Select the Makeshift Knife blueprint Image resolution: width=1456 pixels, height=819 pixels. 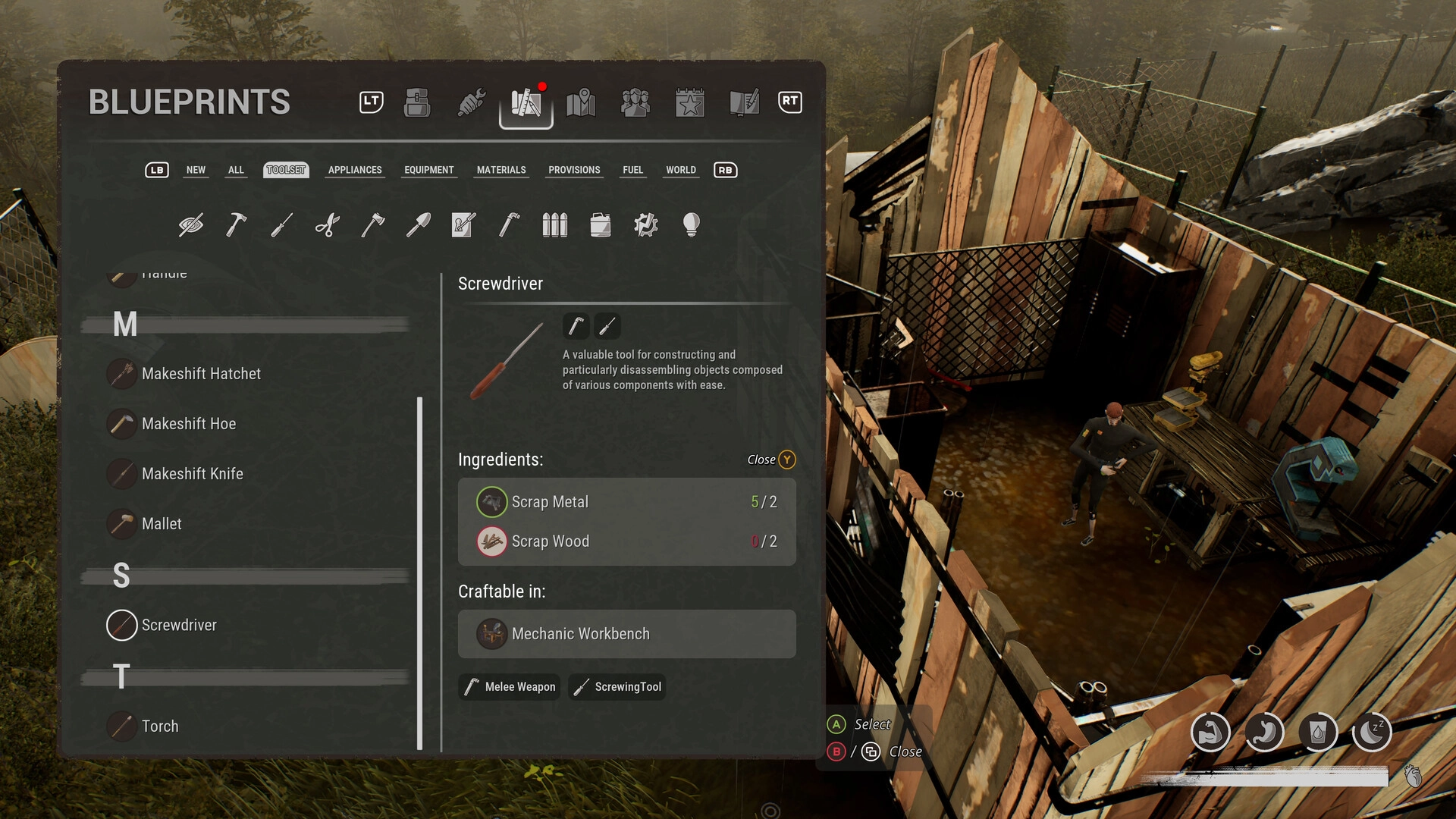click(192, 474)
